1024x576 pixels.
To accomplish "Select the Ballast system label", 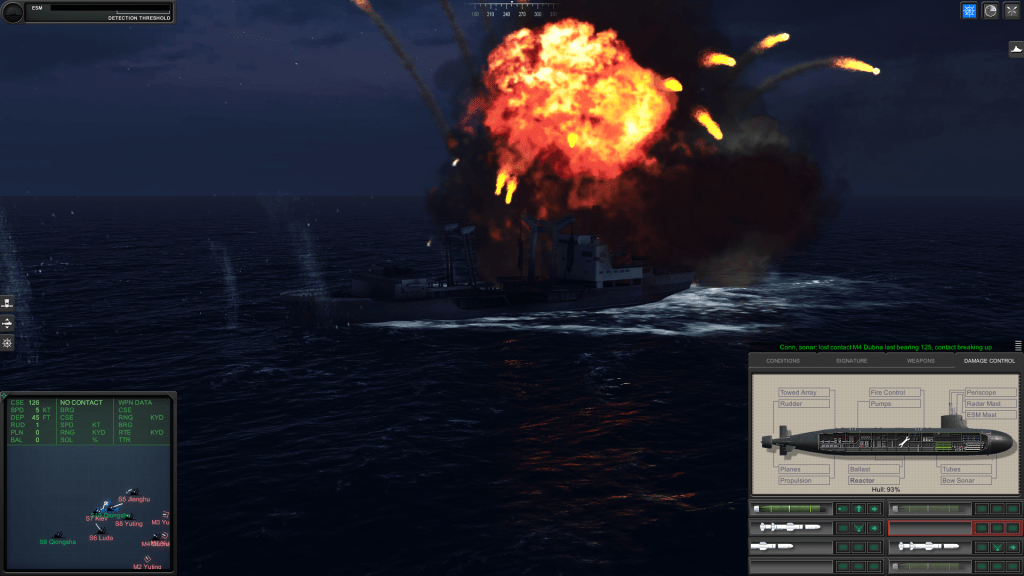I will pos(861,469).
